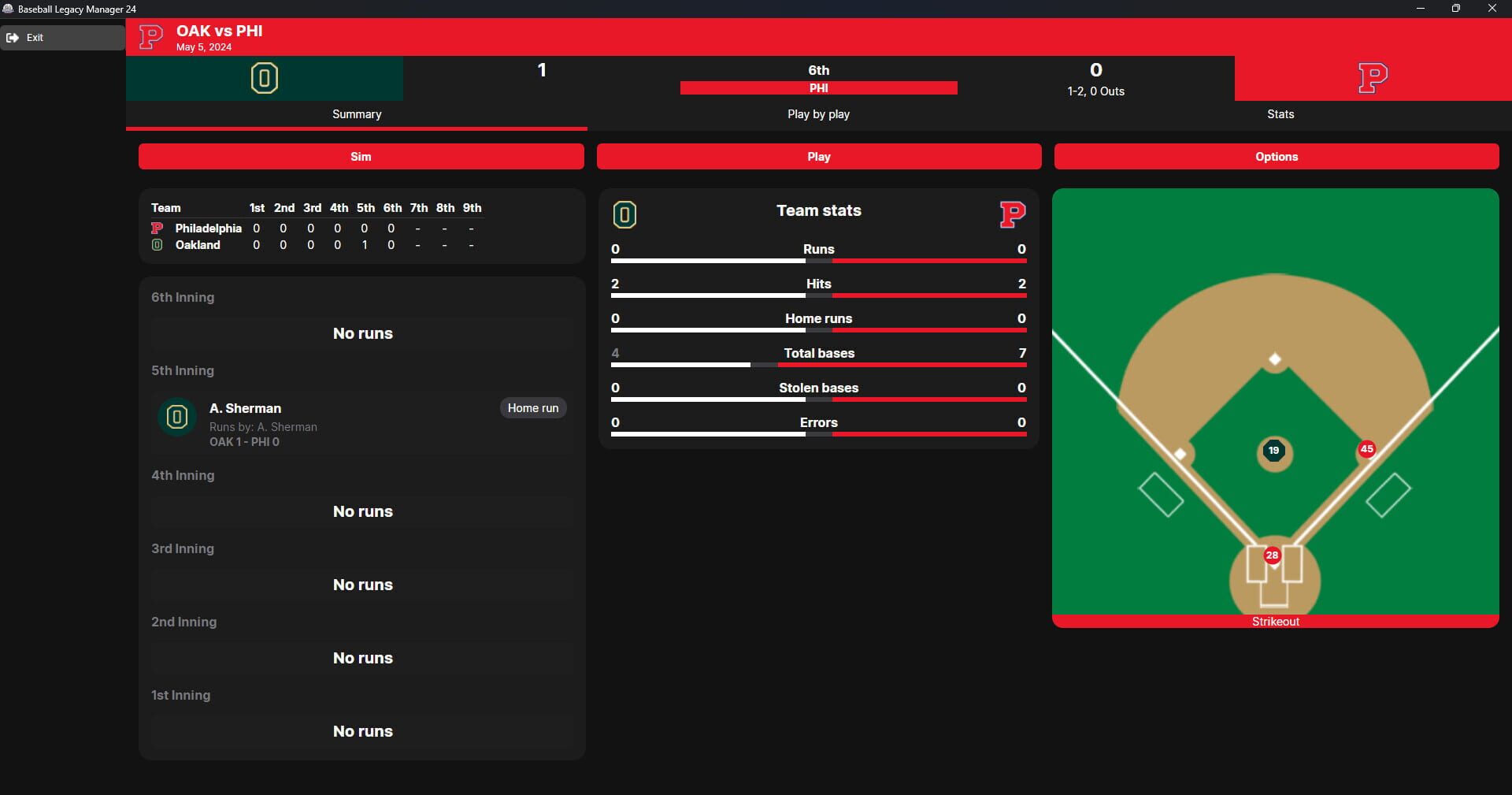This screenshot has height=795, width=1512.
Task: Click the Total bases comparison bar
Action: point(819,365)
